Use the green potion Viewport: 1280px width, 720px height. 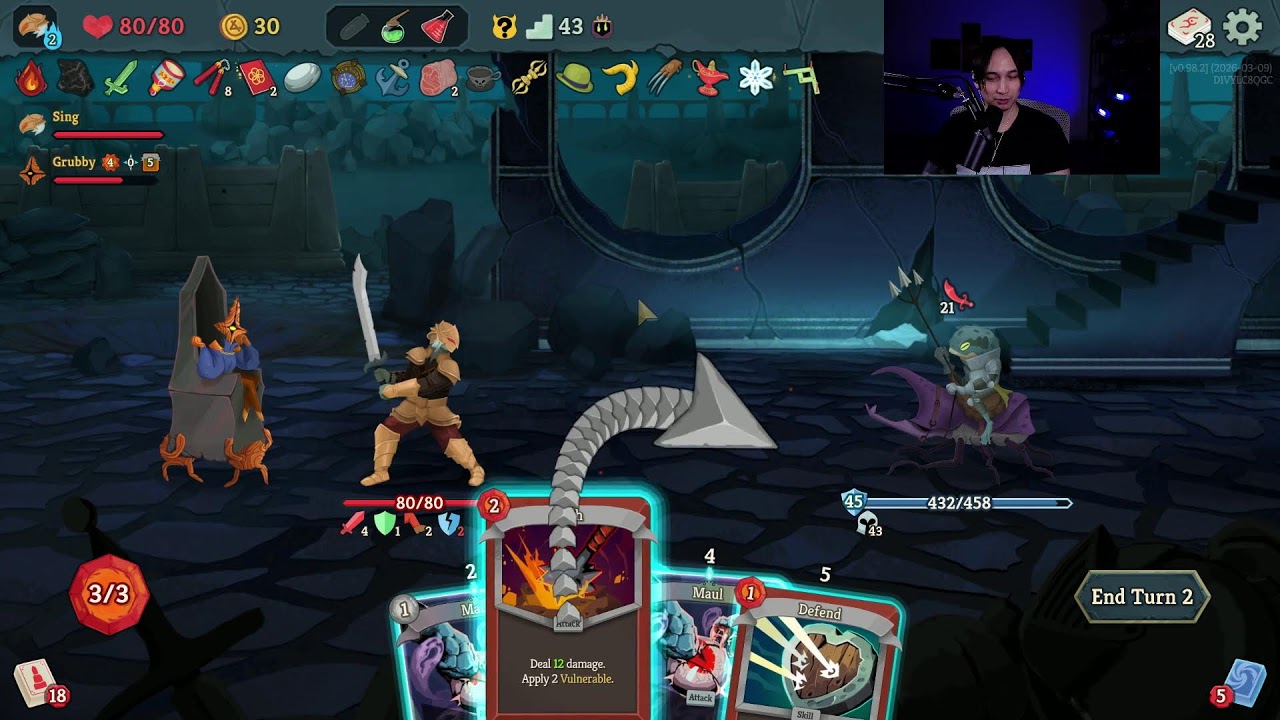[395, 27]
